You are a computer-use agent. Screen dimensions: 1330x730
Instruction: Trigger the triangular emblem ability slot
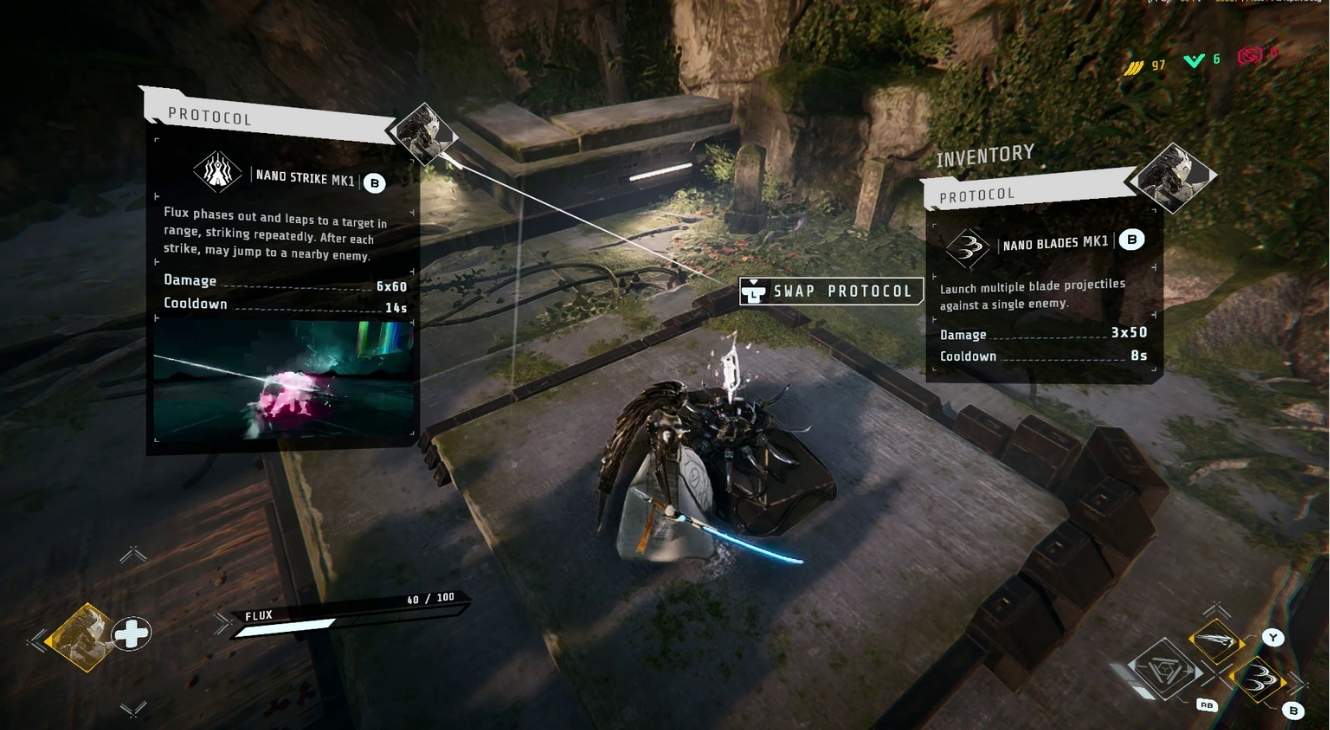coord(1163,671)
